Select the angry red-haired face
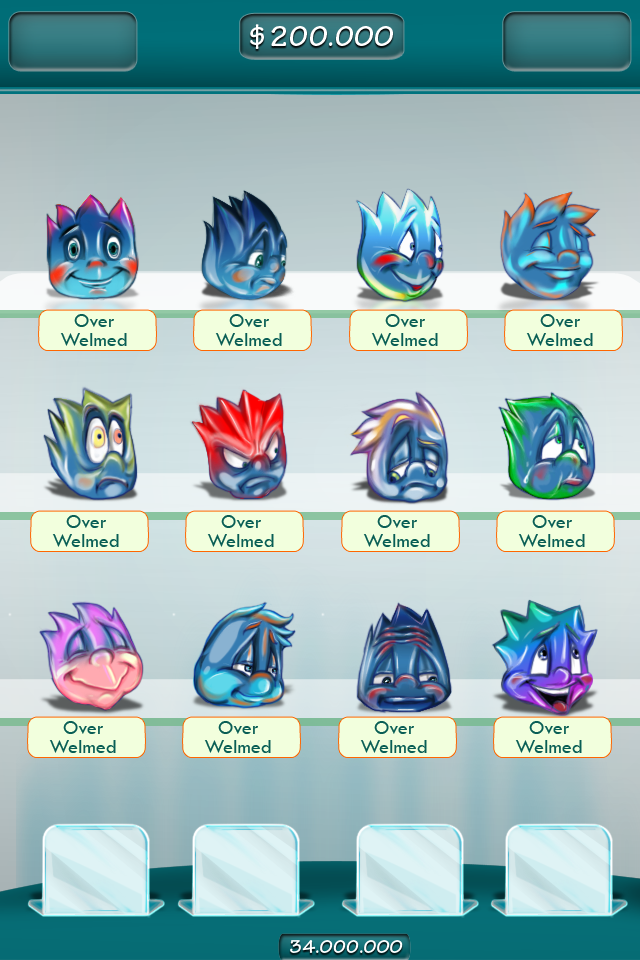The height and width of the screenshot is (960, 640). point(240,447)
